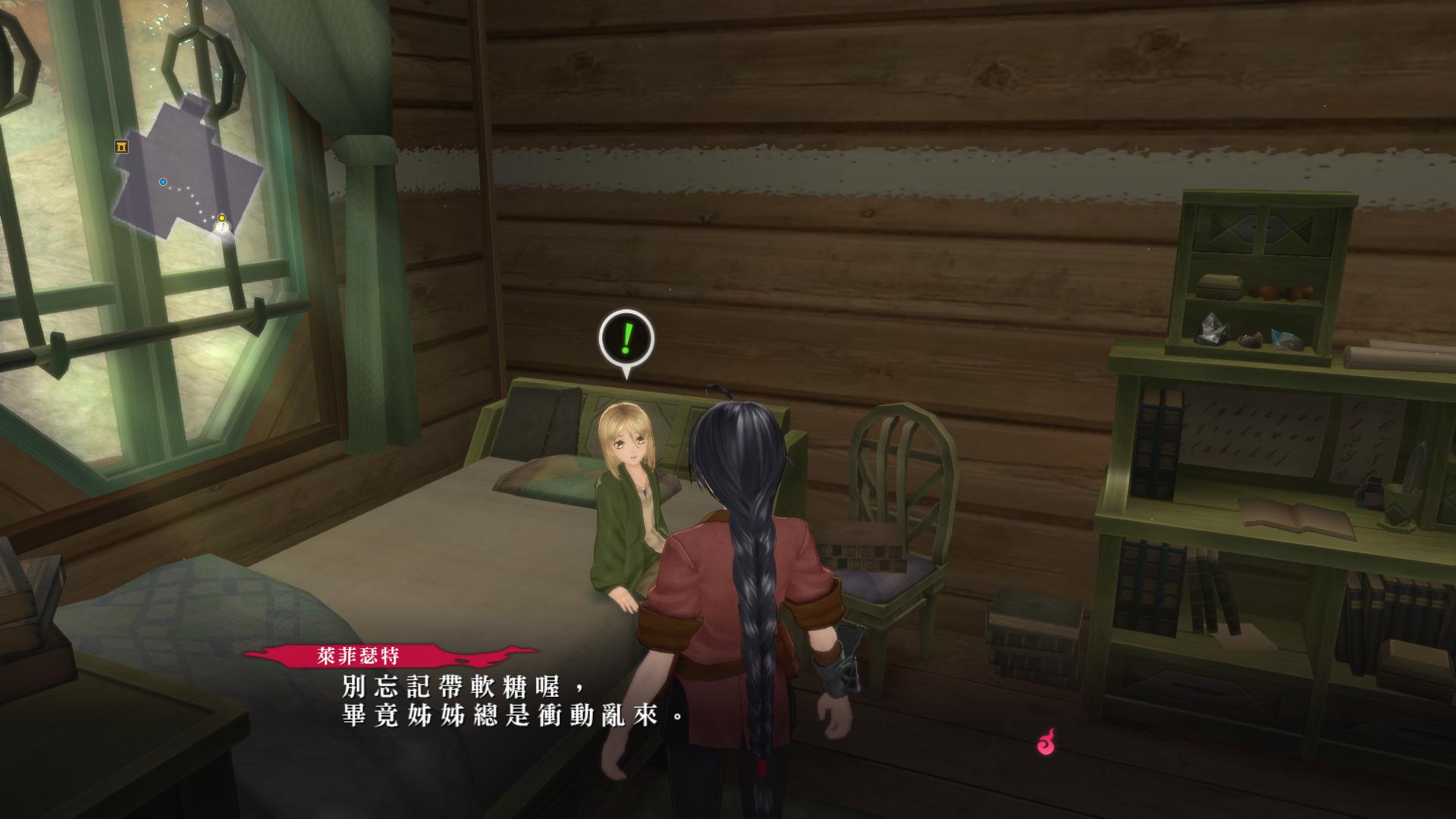This screenshot has height=819, width=1456.
Task: Click the glowing white marker below the yellow dot
Action: [x=221, y=227]
